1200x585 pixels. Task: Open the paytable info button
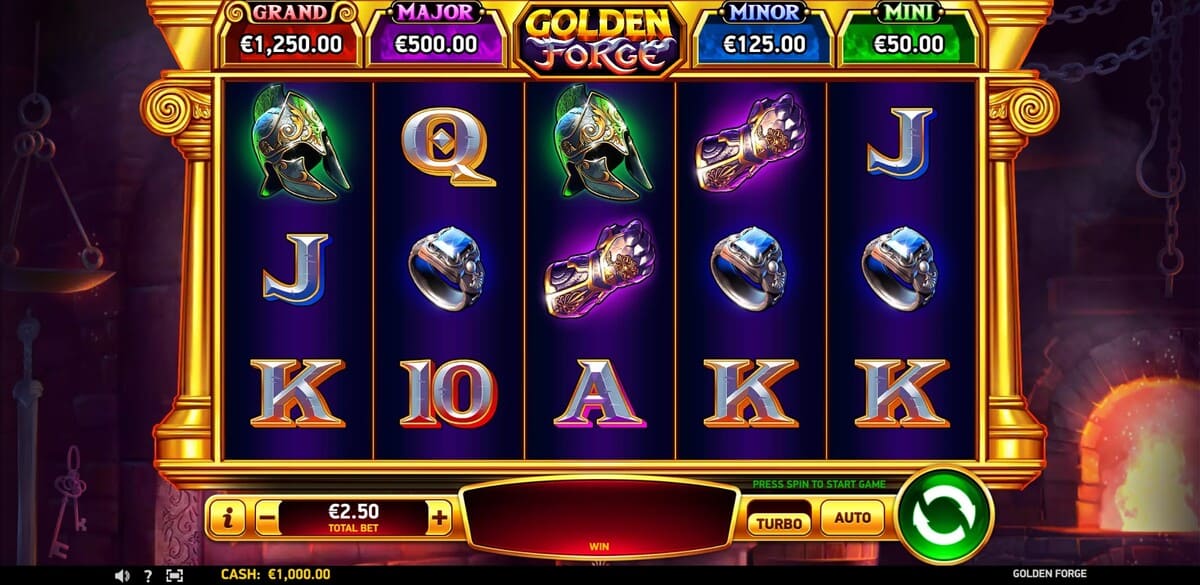click(x=229, y=518)
